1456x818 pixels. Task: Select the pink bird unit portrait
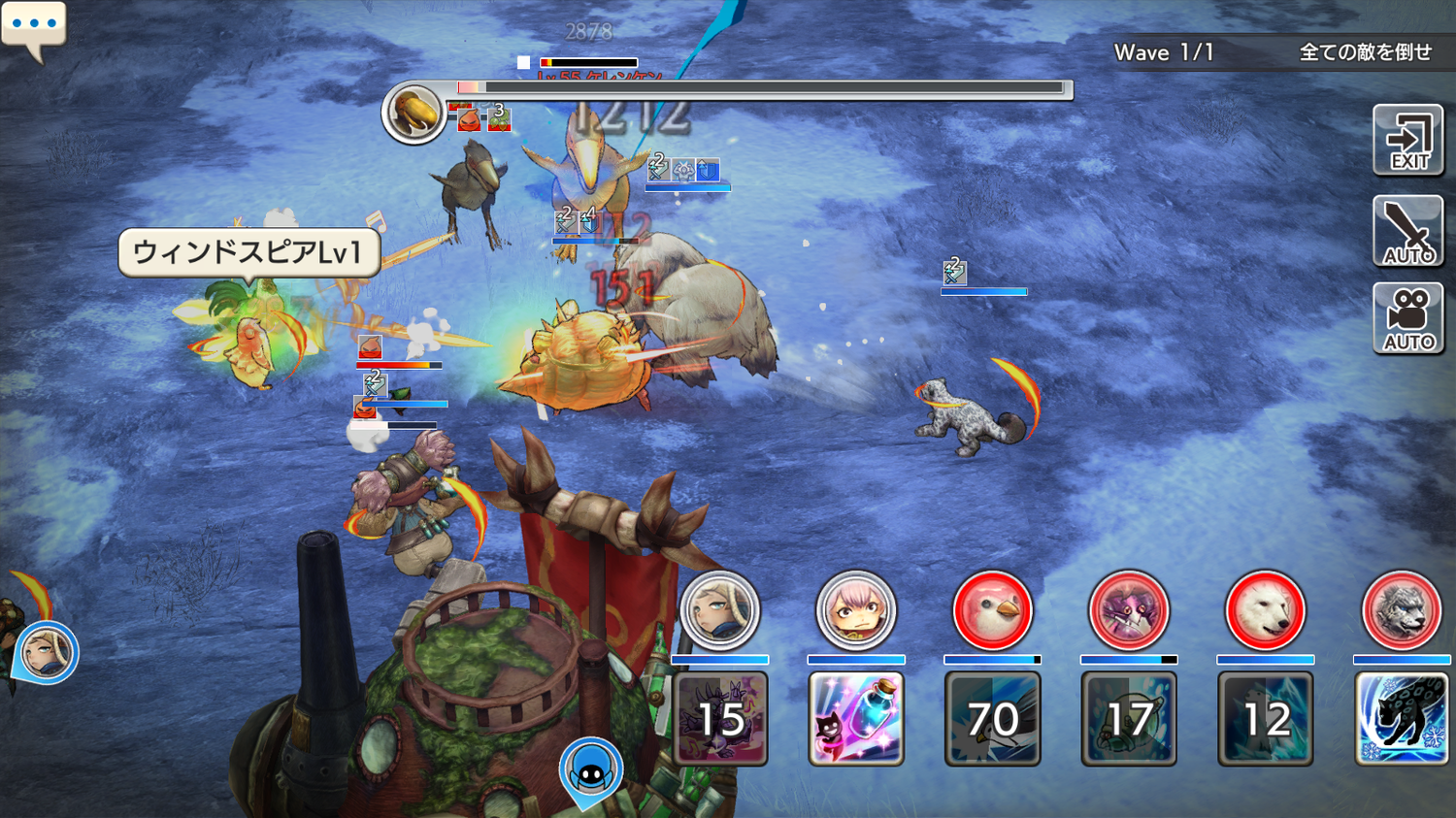coord(992,610)
